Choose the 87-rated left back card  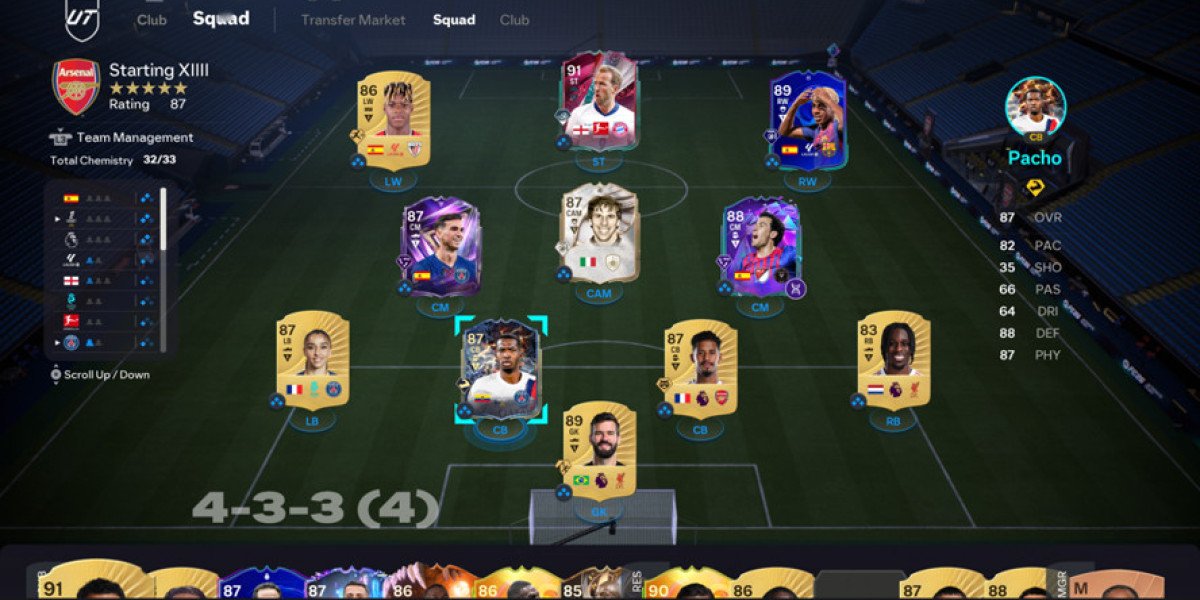point(312,360)
